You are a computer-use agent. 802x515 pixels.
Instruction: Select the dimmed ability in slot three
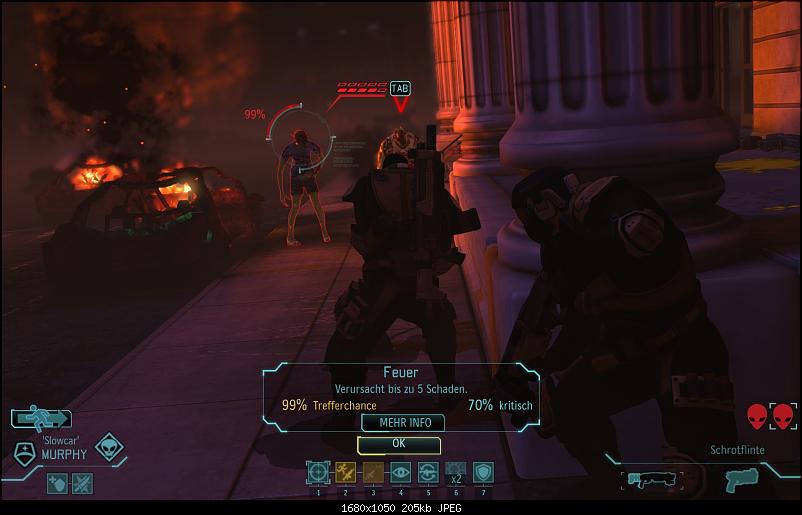point(372,473)
